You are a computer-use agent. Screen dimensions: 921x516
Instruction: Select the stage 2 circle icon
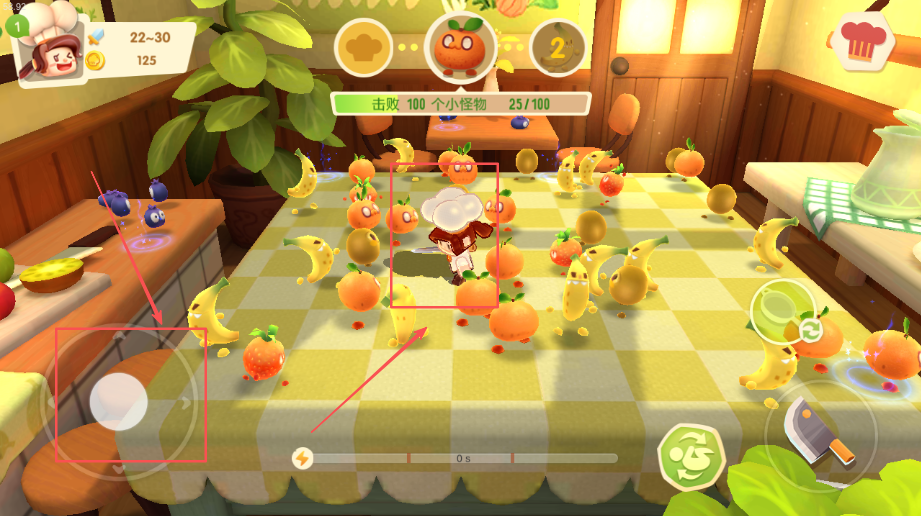pos(558,46)
